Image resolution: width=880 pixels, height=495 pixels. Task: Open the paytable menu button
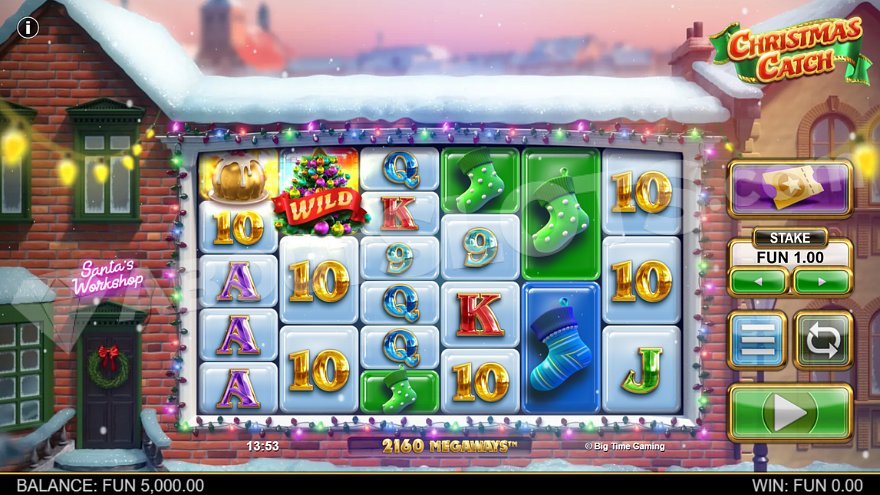757,340
